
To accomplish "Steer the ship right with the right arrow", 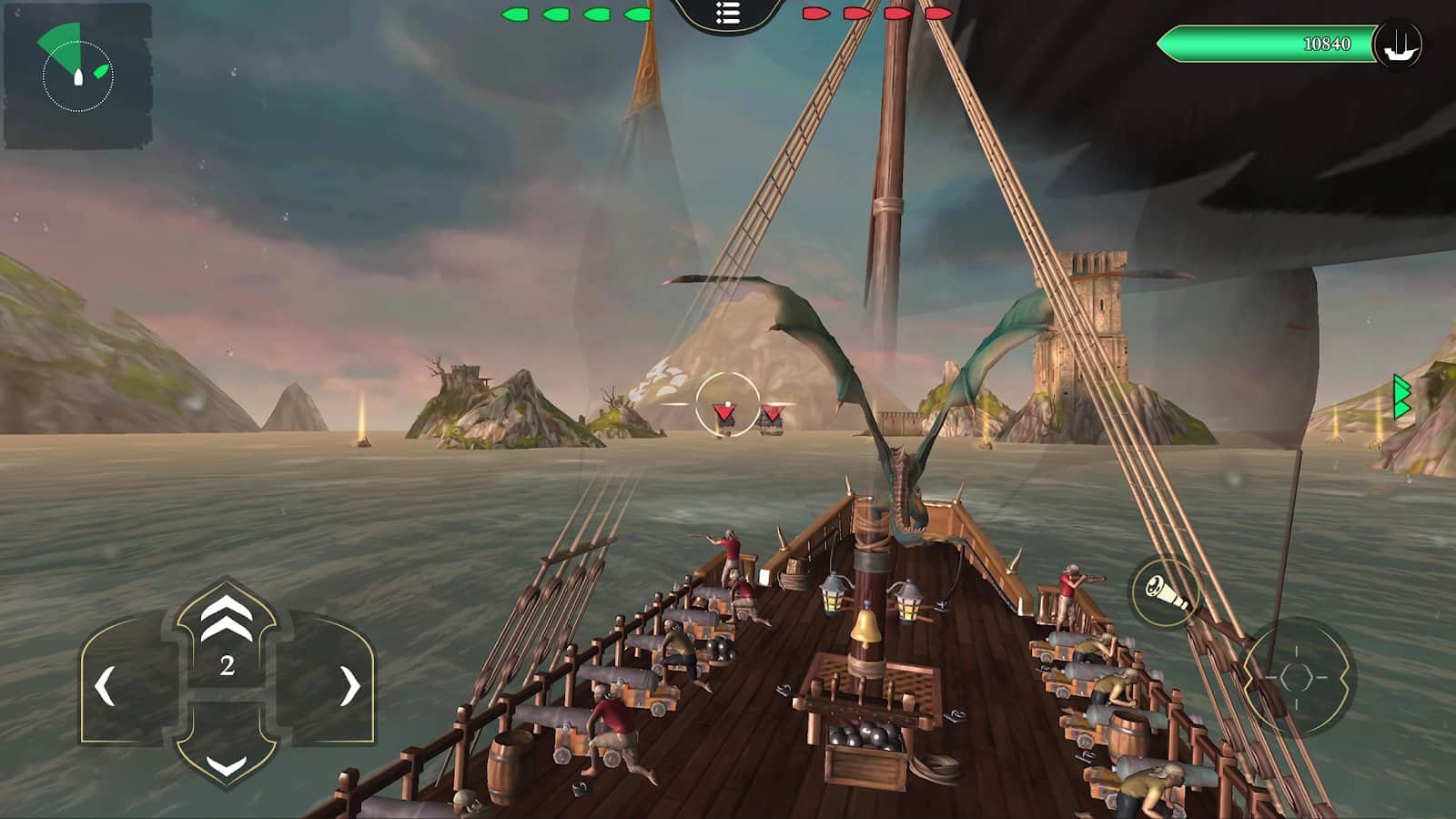I will 349,686.
